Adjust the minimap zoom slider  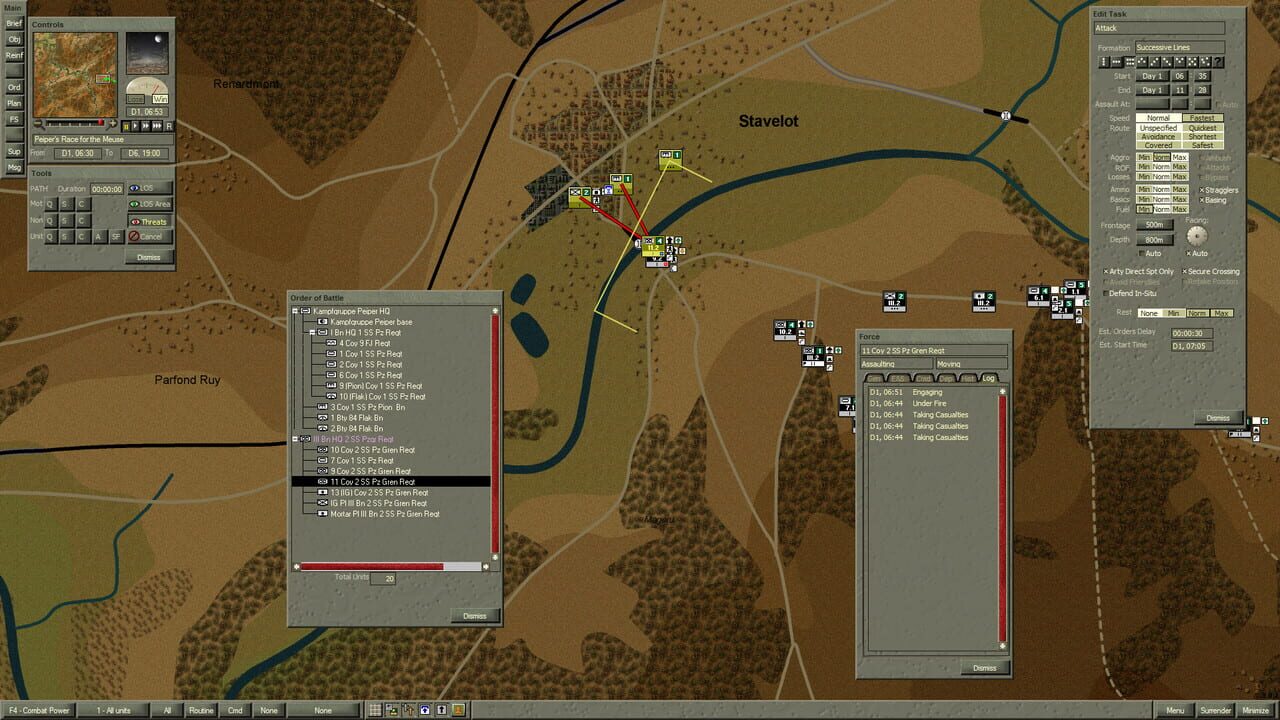100,123
